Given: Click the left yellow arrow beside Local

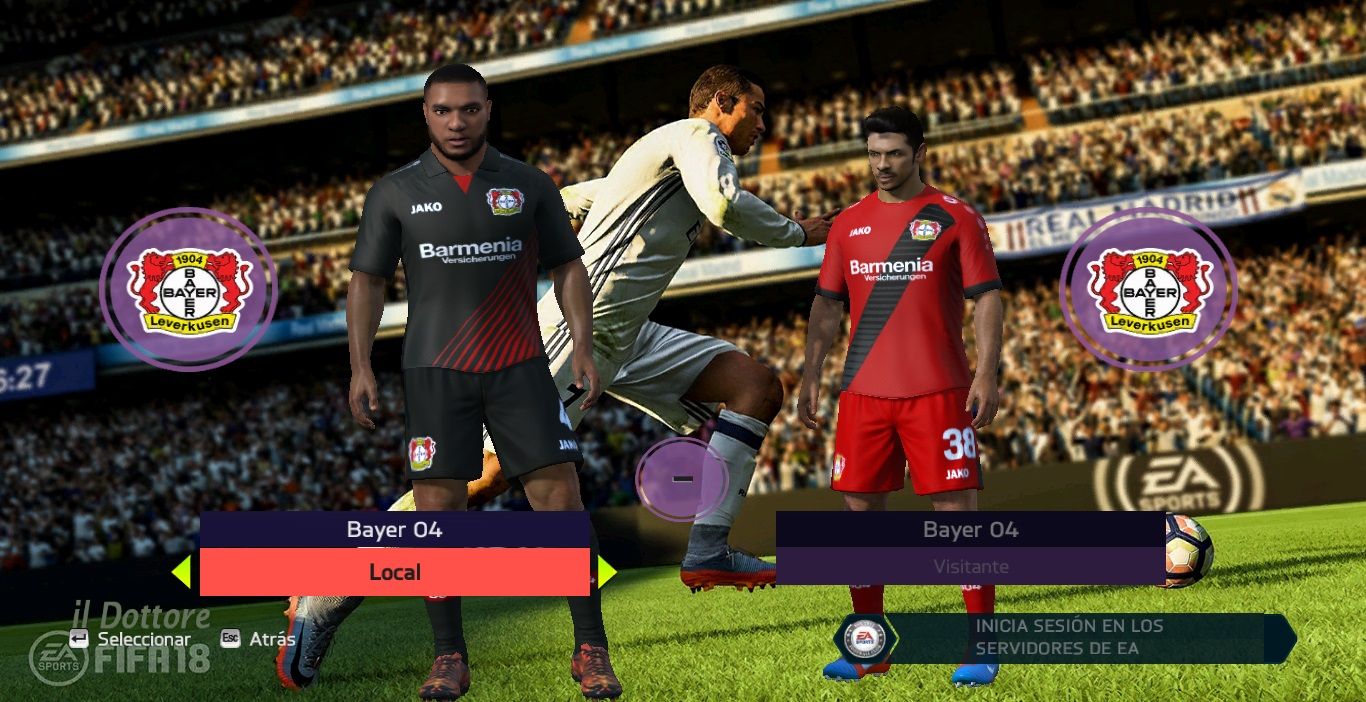Looking at the screenshot, I should 181,572.
